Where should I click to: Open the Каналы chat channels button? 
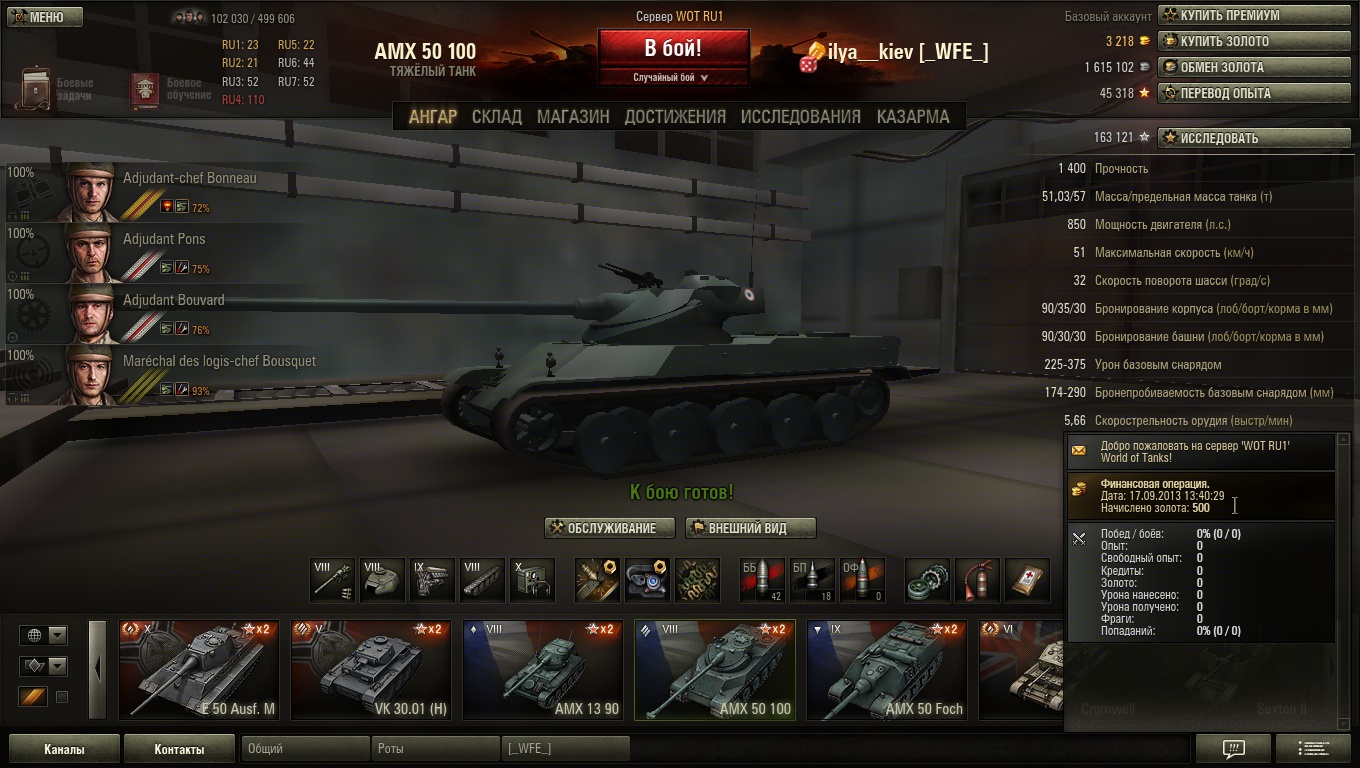pos(64,749)
